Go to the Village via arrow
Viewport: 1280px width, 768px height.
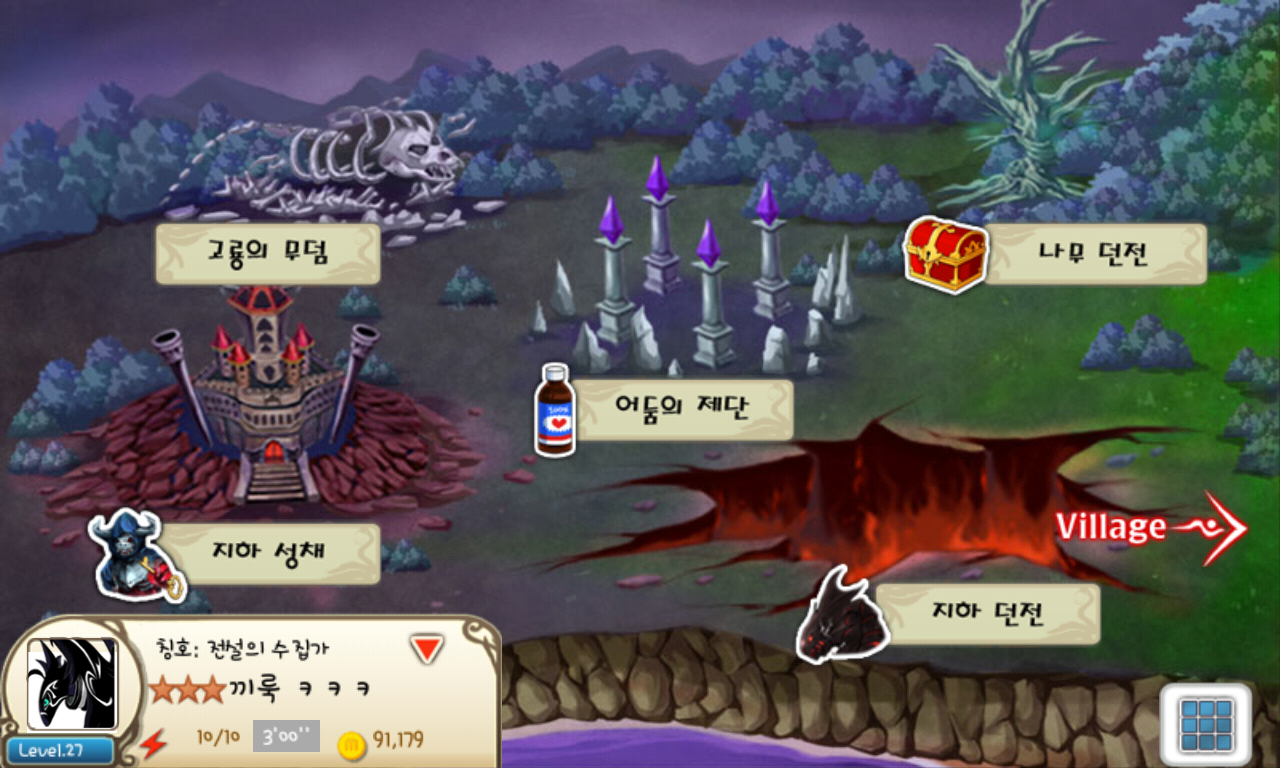coord(1152,527)
